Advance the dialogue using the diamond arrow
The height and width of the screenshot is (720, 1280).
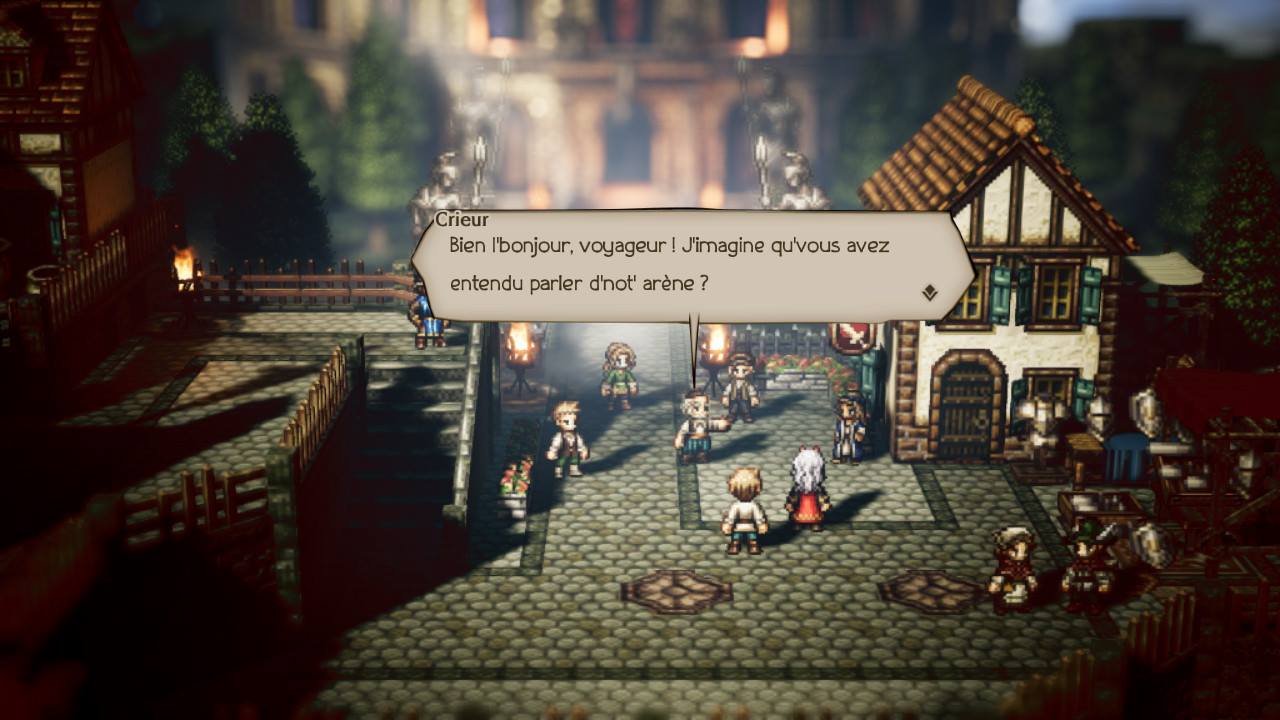click(x=929, y=292)
